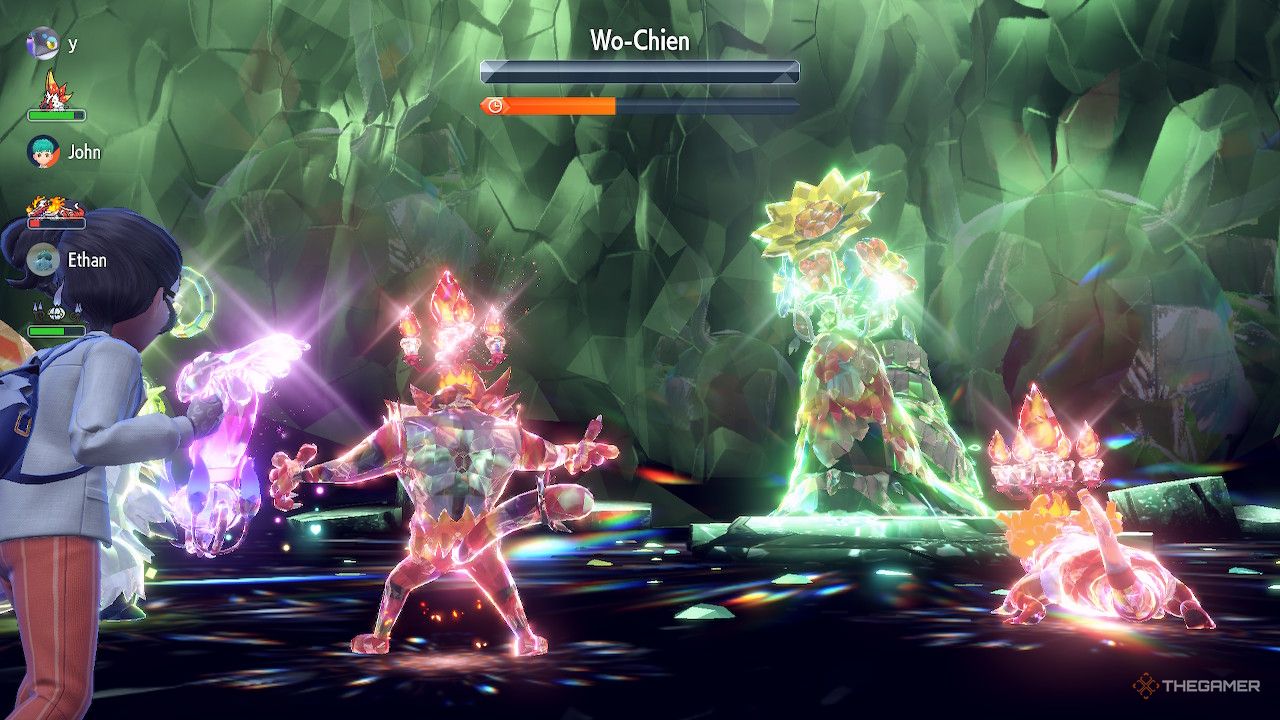Screen dimensions: 1280x720
Task: Open the TheGamer watermark logo
Action: tap(1196, 685)
